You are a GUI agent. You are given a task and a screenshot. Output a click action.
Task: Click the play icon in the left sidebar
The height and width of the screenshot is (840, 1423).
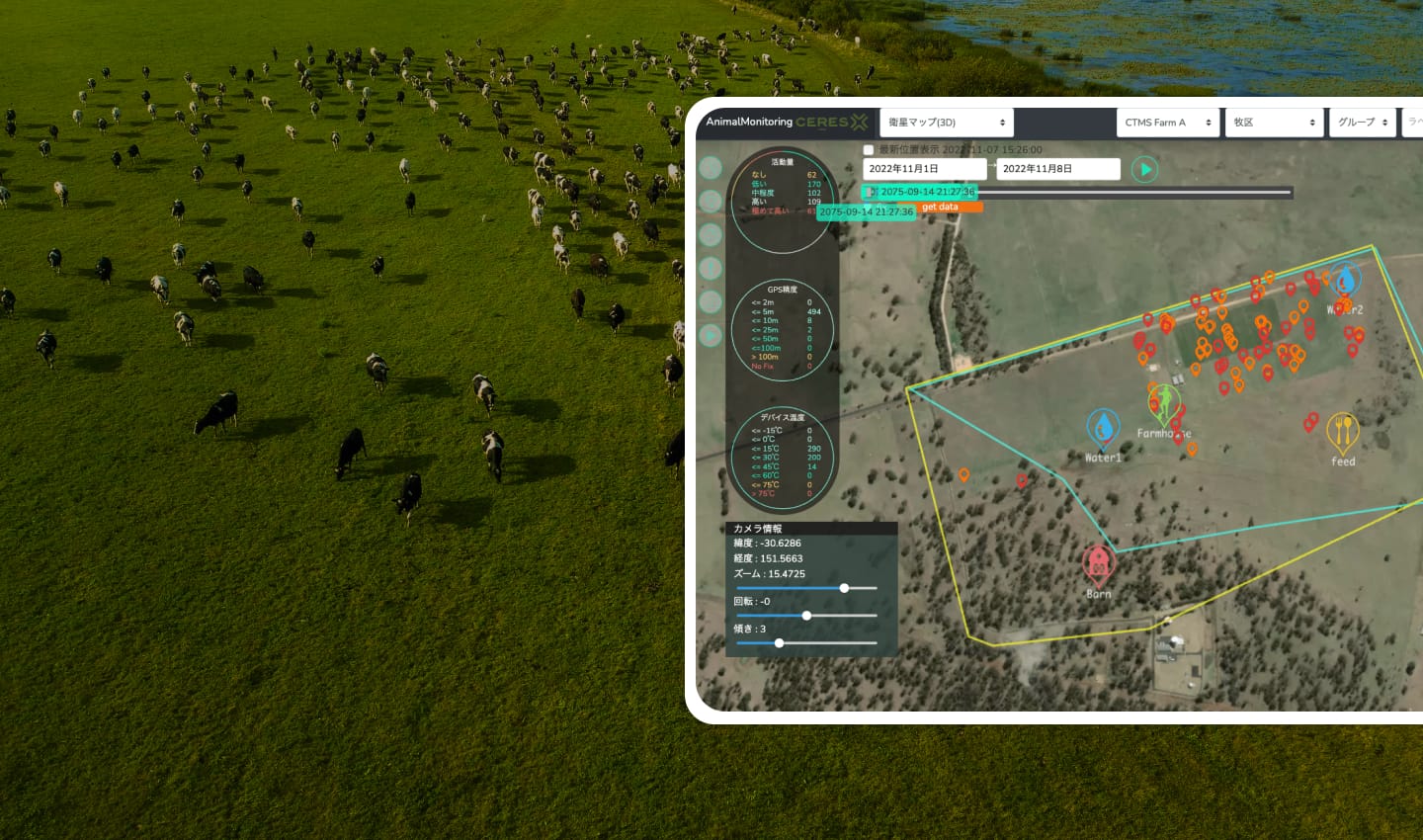click(711, 336)
